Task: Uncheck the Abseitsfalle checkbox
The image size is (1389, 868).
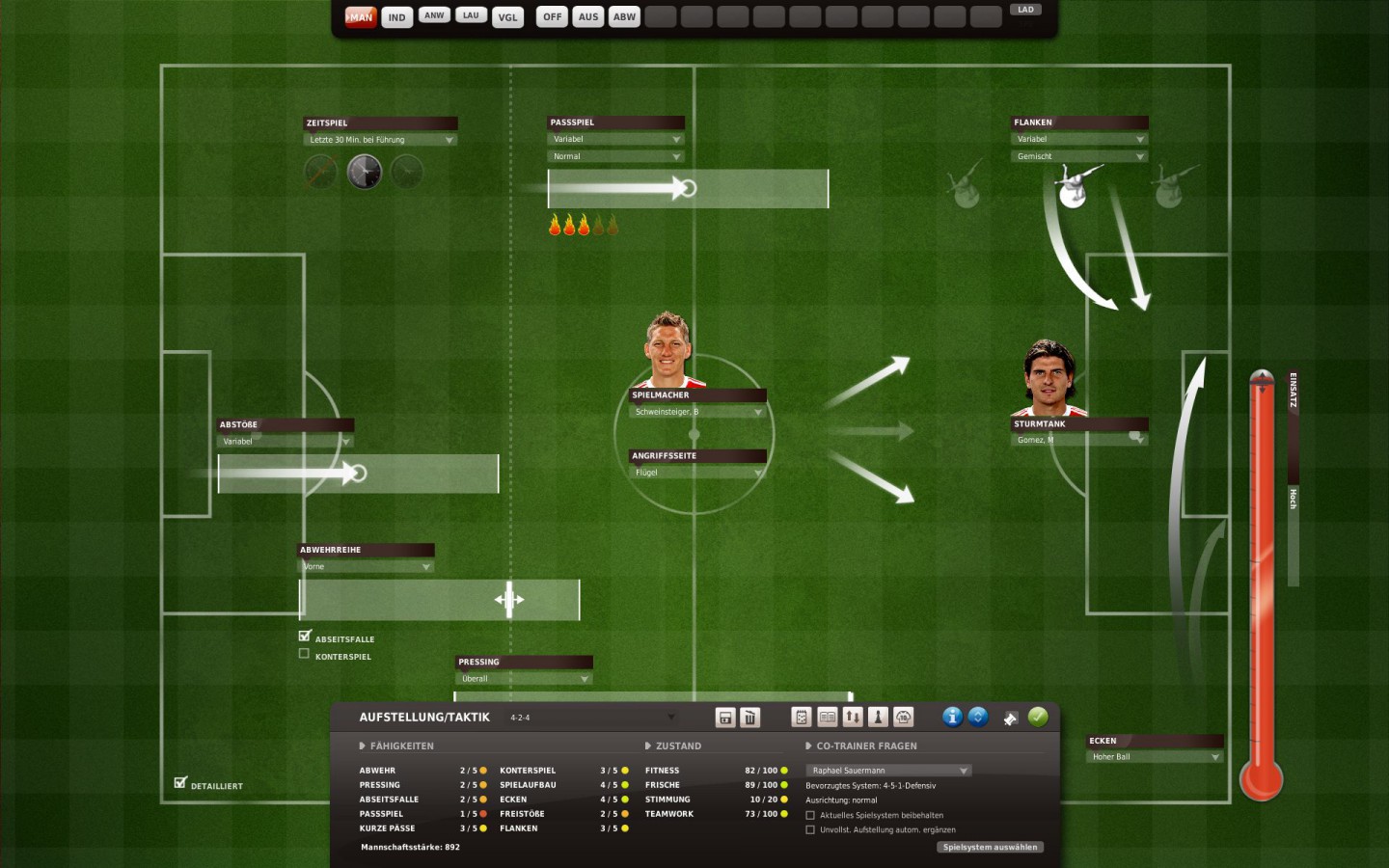Action: [304, 637]
